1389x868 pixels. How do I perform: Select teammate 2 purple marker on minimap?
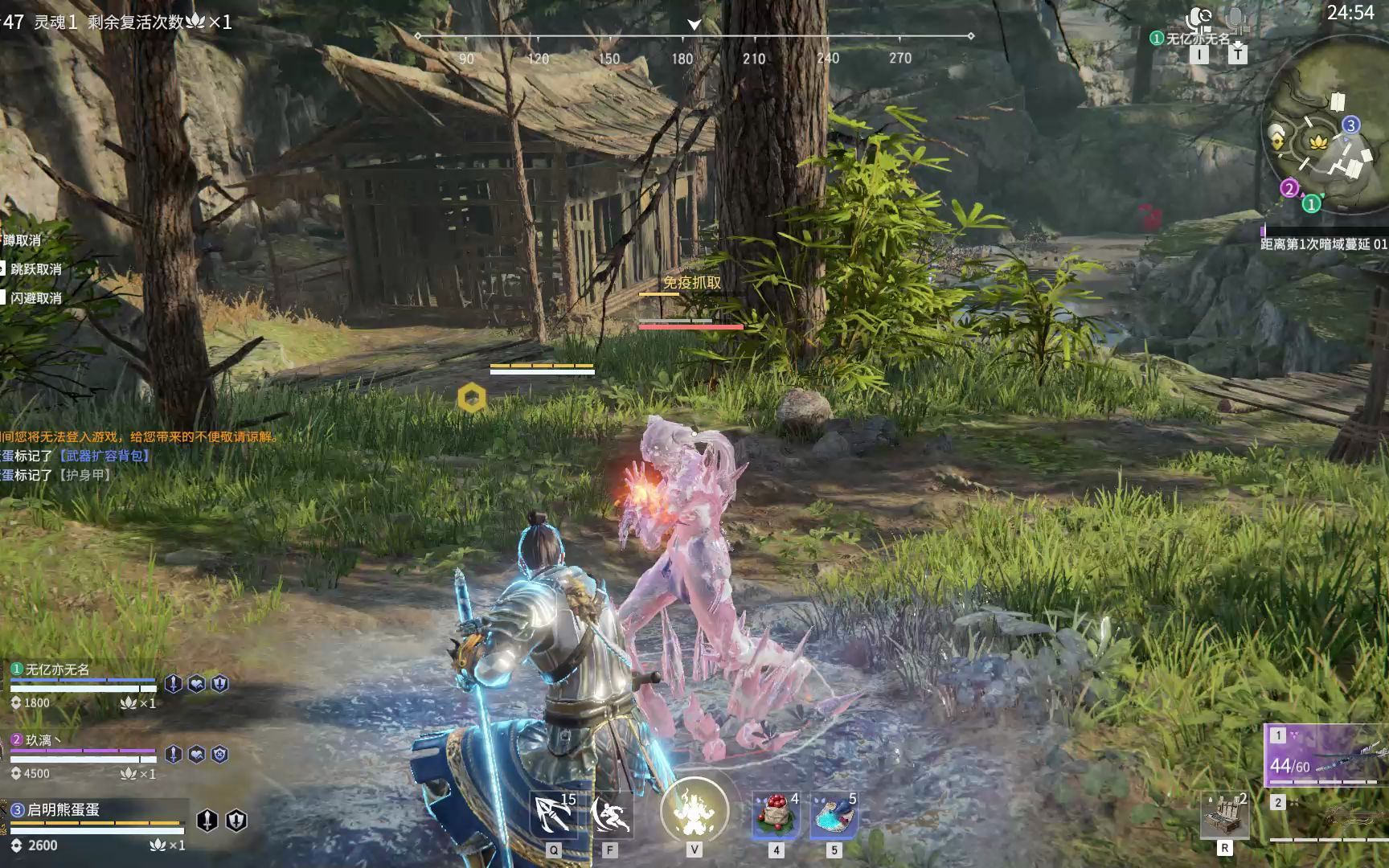1289,189
